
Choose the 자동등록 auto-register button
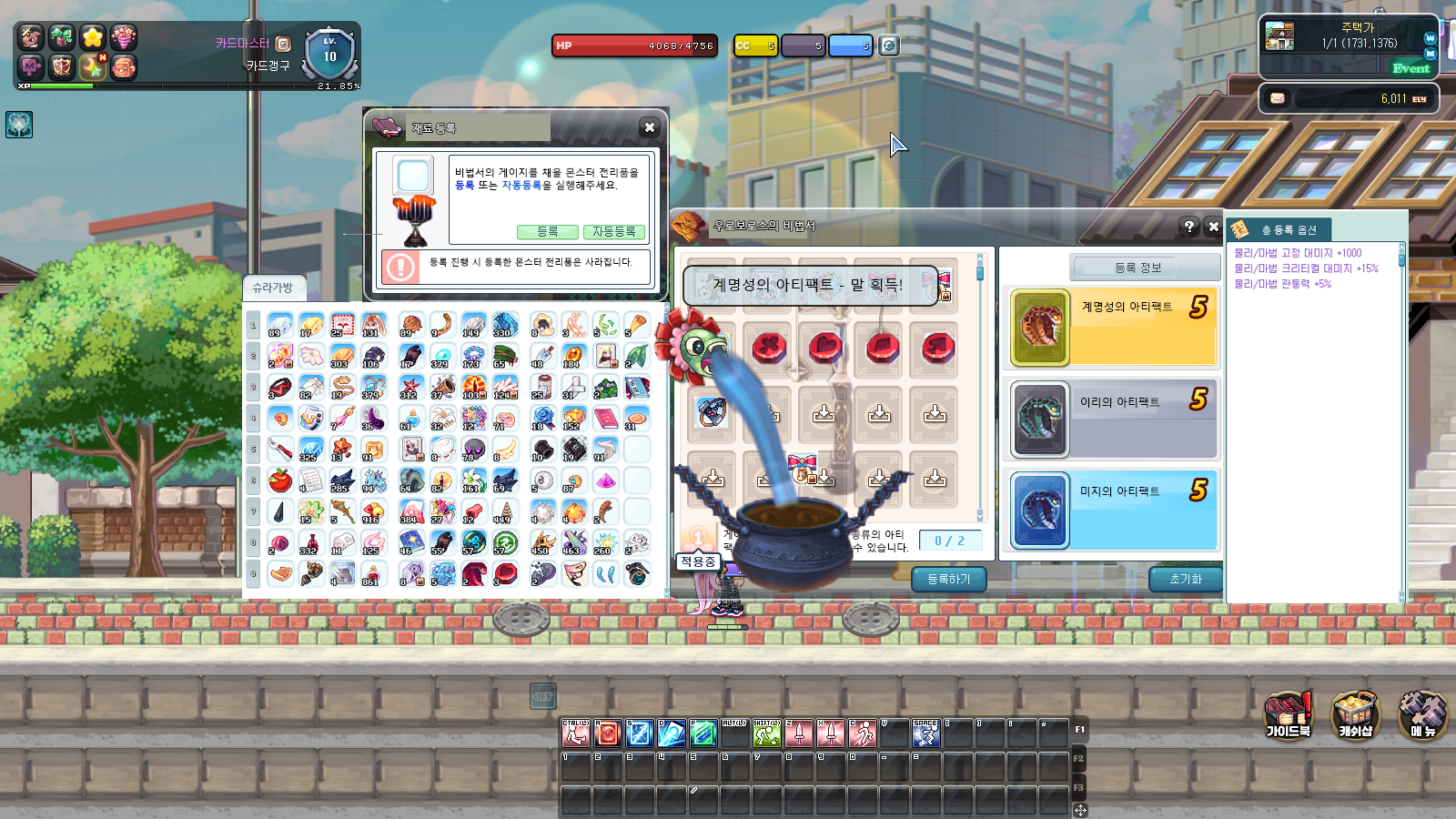coord(614,232)
